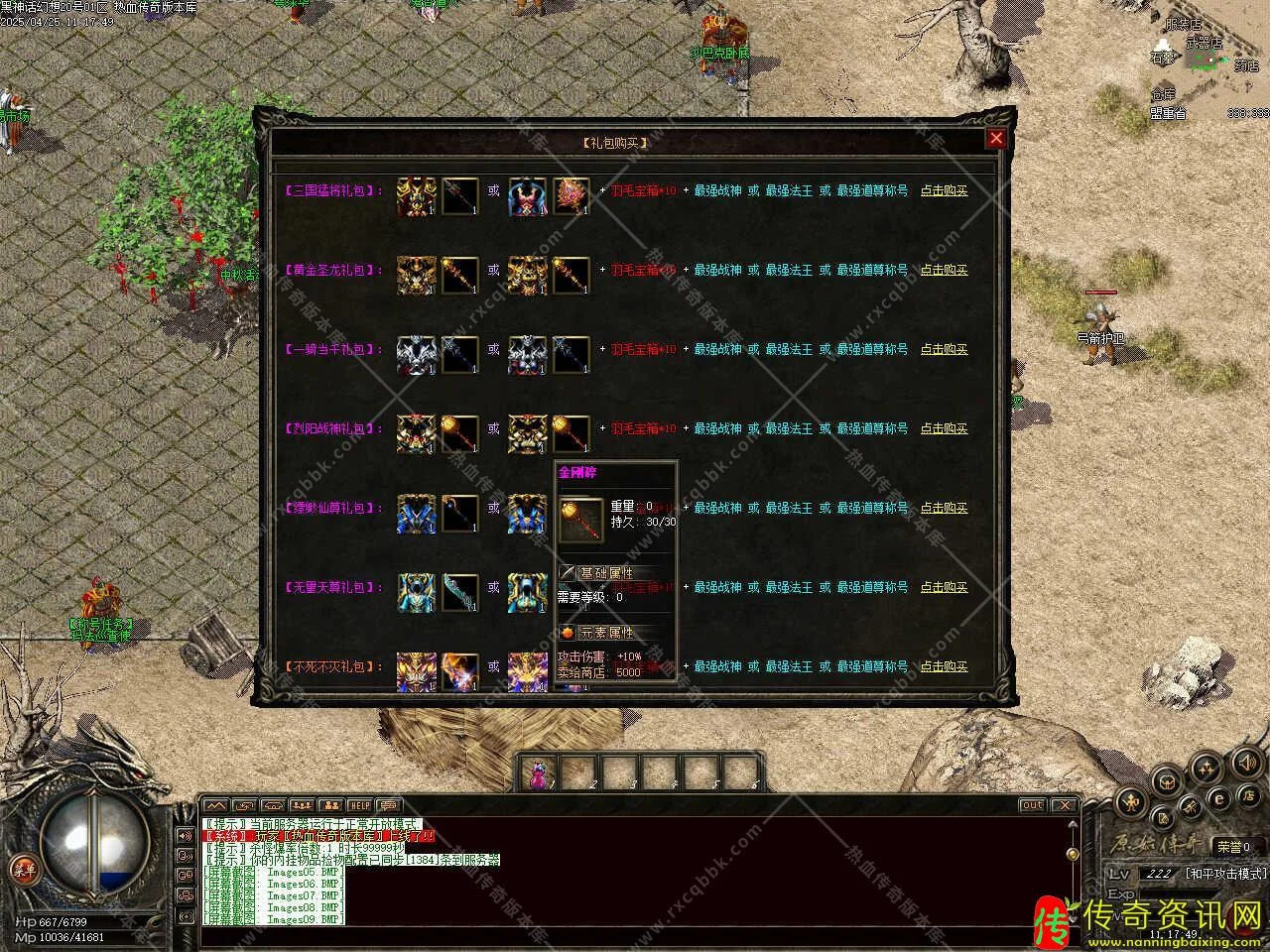Buy the 烈阳战神礼包 via 点击购买
The height and width of the screenshot is (952, 1270).
click(944, 428)
